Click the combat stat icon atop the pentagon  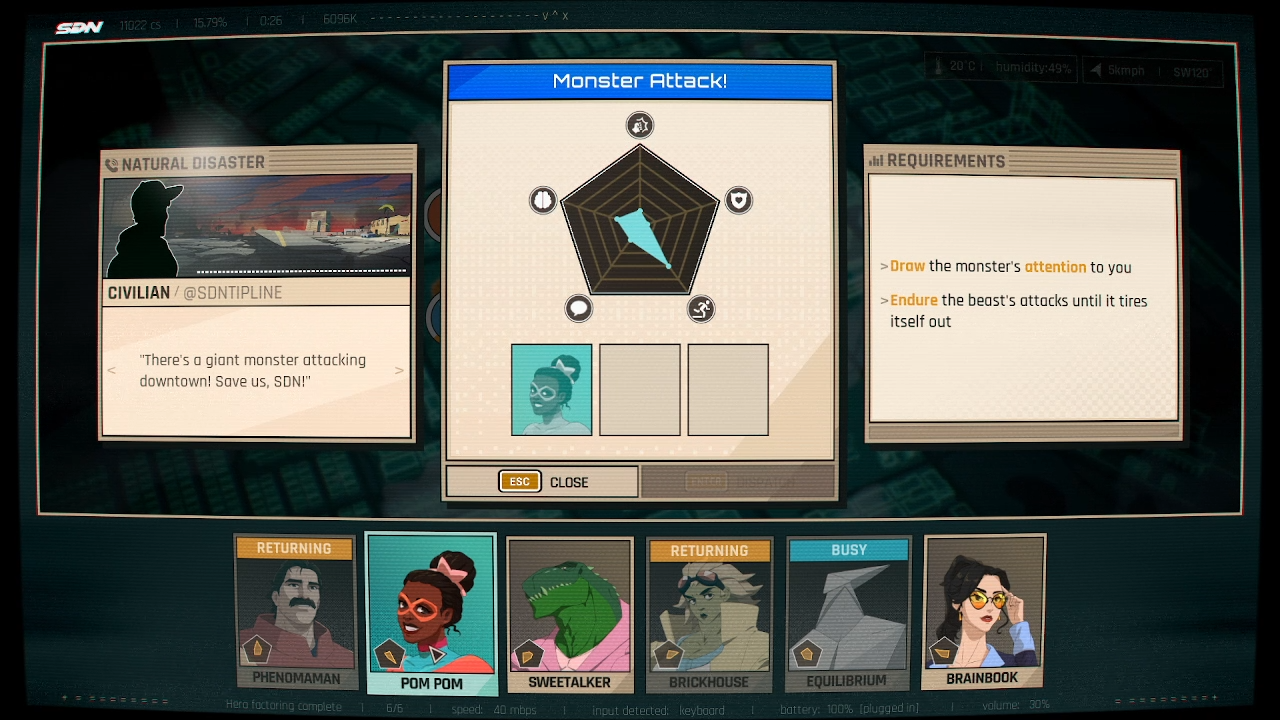[x=640, y=125]
